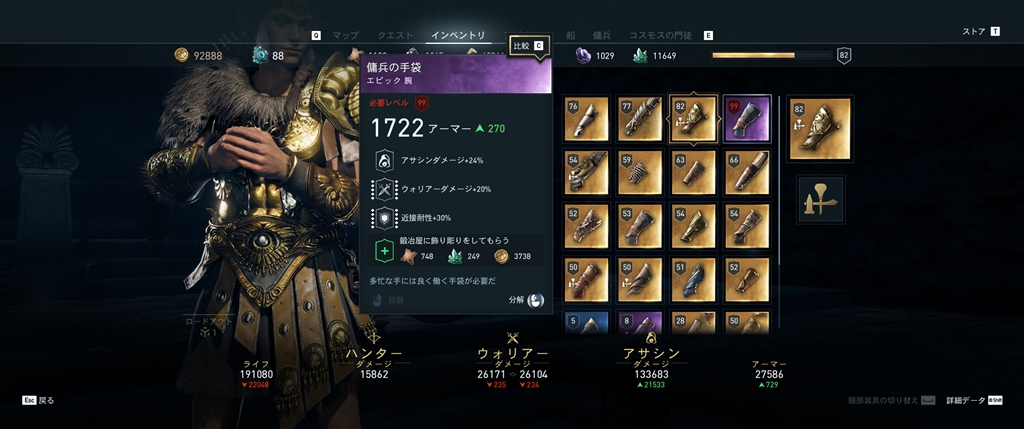Switch to the マップ tab
Image resolution: width=1024 pixels, height=429 pixels.
click(345, 35)
